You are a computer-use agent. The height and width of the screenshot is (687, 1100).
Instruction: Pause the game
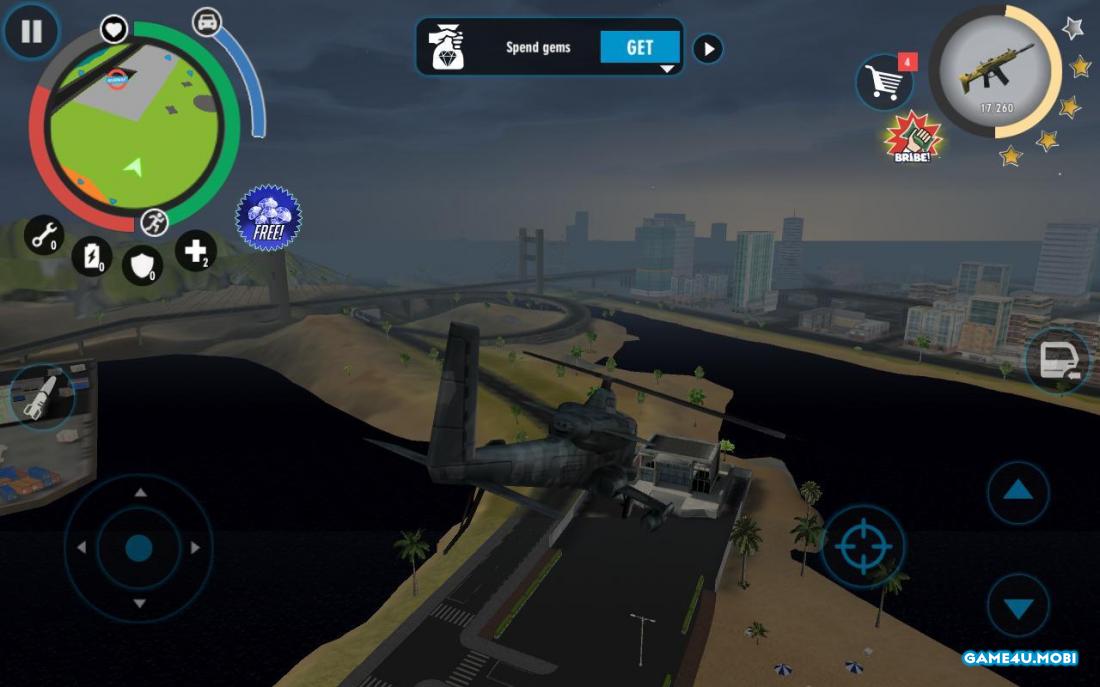pyautogui.click(x=31, y=32)
